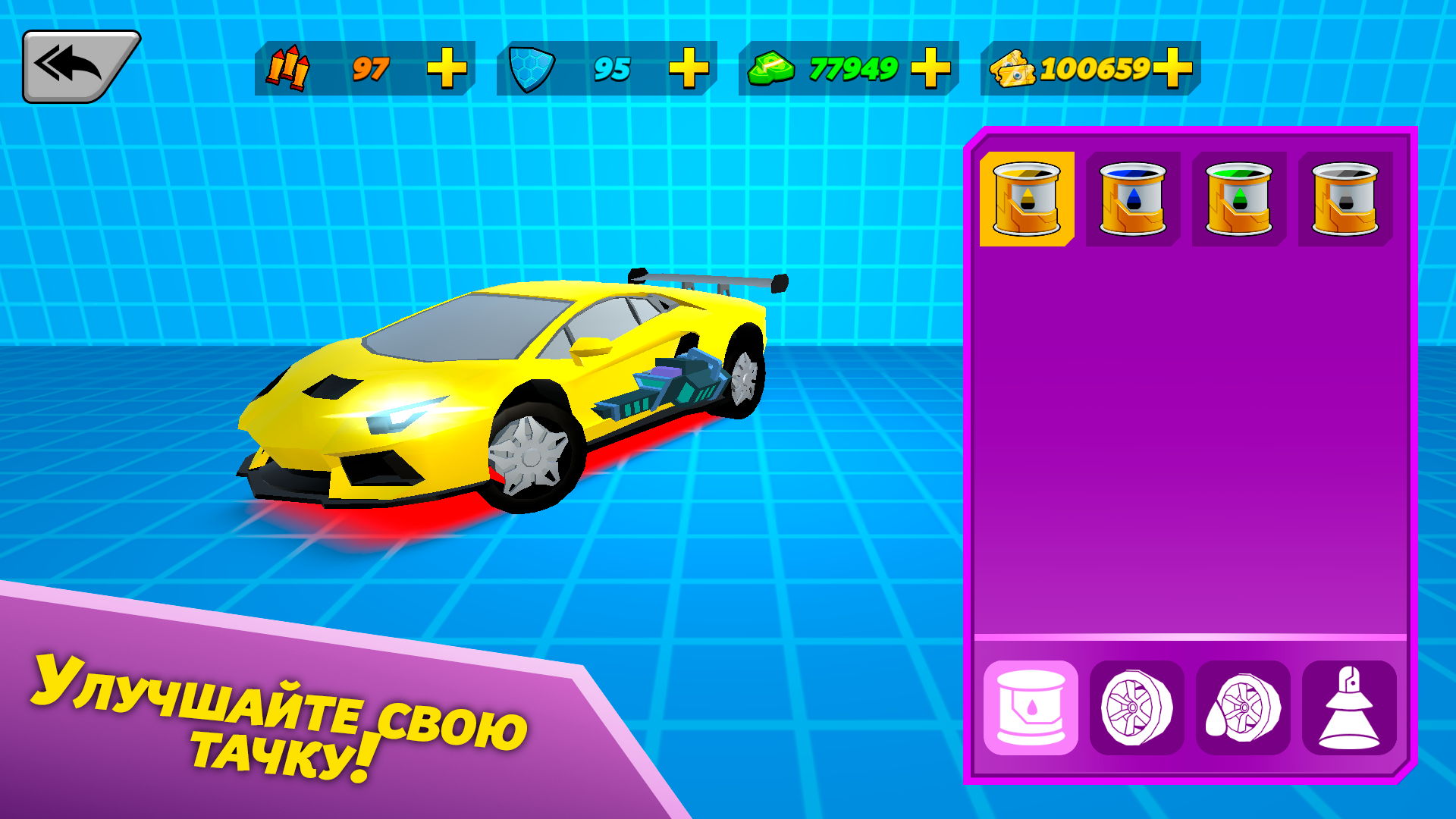Add gold tickets using plus button
This screenshot has height=819, width=1456.
click(1172, 70)
